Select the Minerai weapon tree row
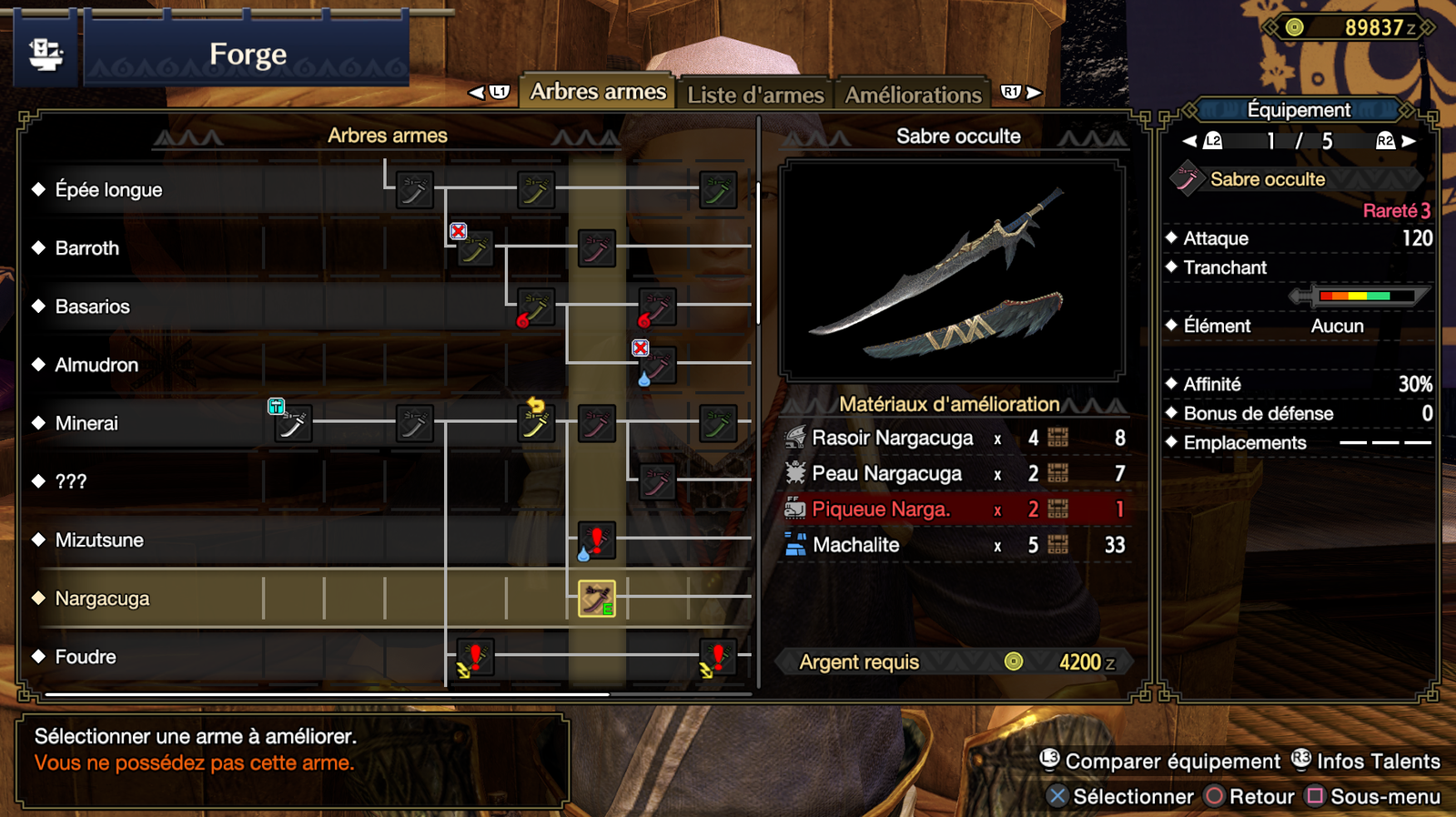1456x817 pixels. pyautogui.click(x=87, y=423)
